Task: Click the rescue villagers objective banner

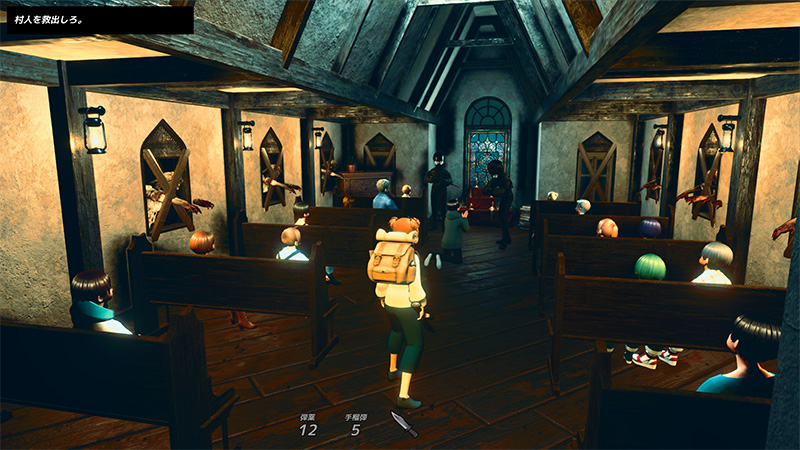Action: (x=97, y=19)
